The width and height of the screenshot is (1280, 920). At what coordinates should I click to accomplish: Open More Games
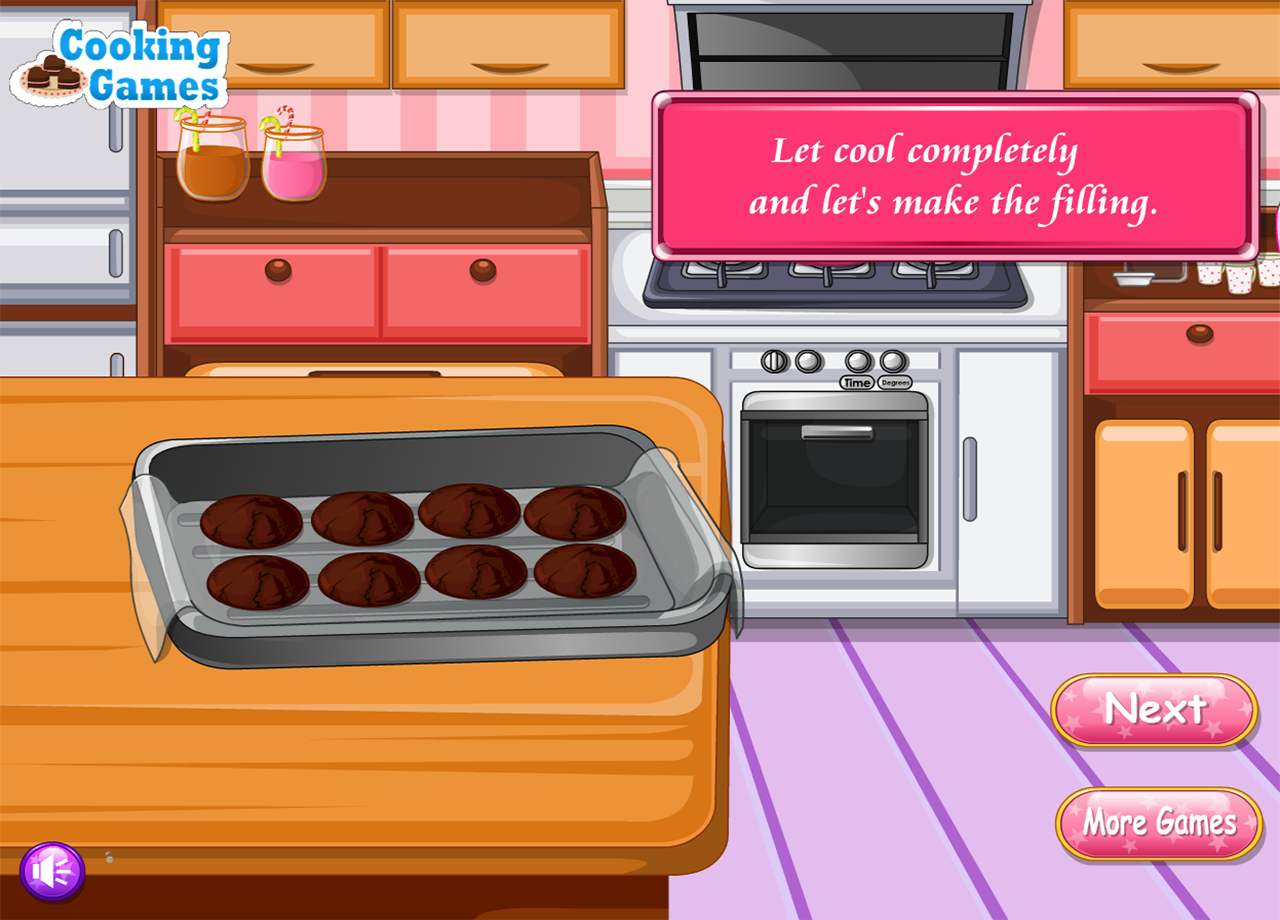tap(1157, 824)
